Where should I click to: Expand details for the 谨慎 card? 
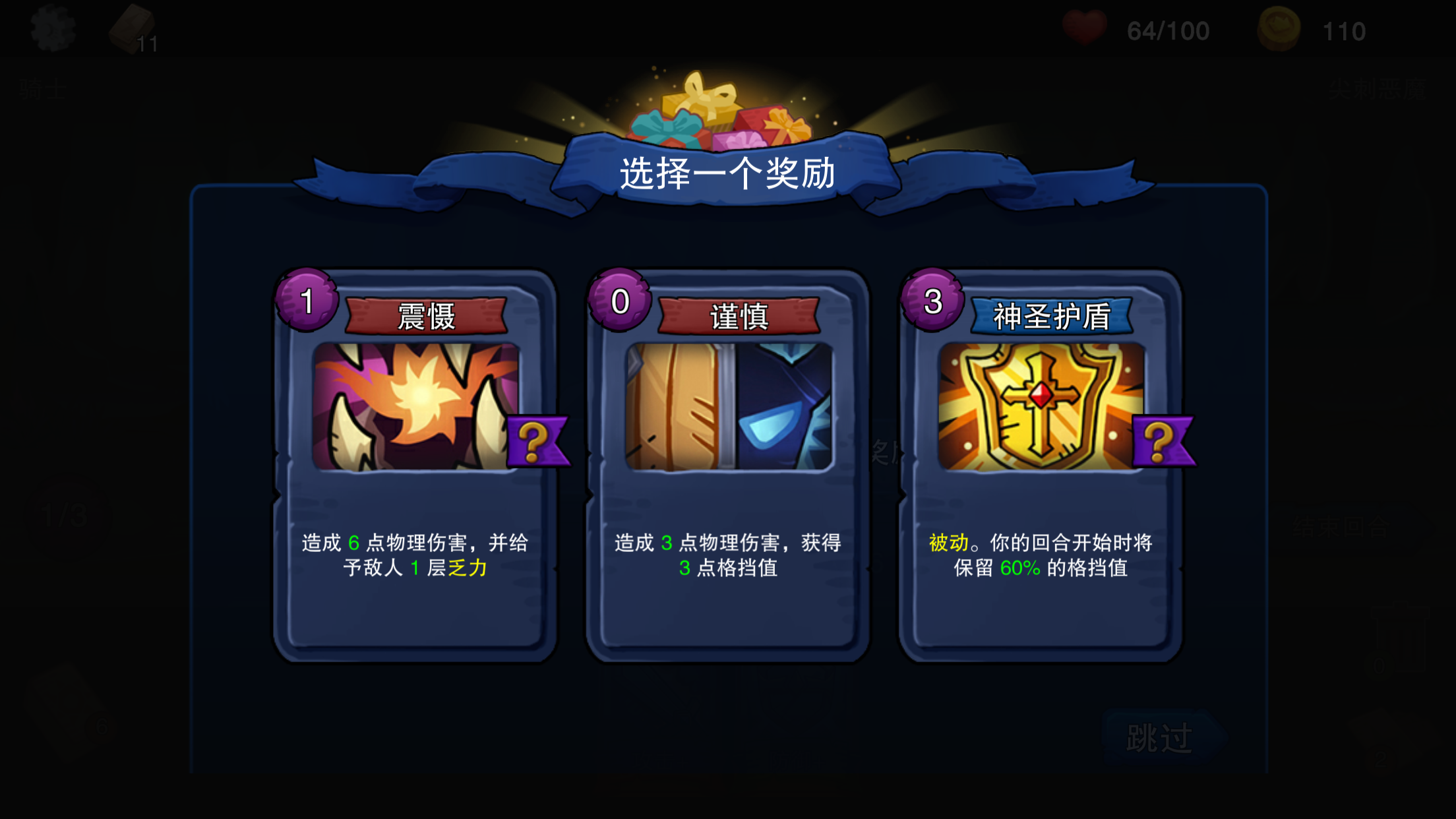click(x=729, y=462)
